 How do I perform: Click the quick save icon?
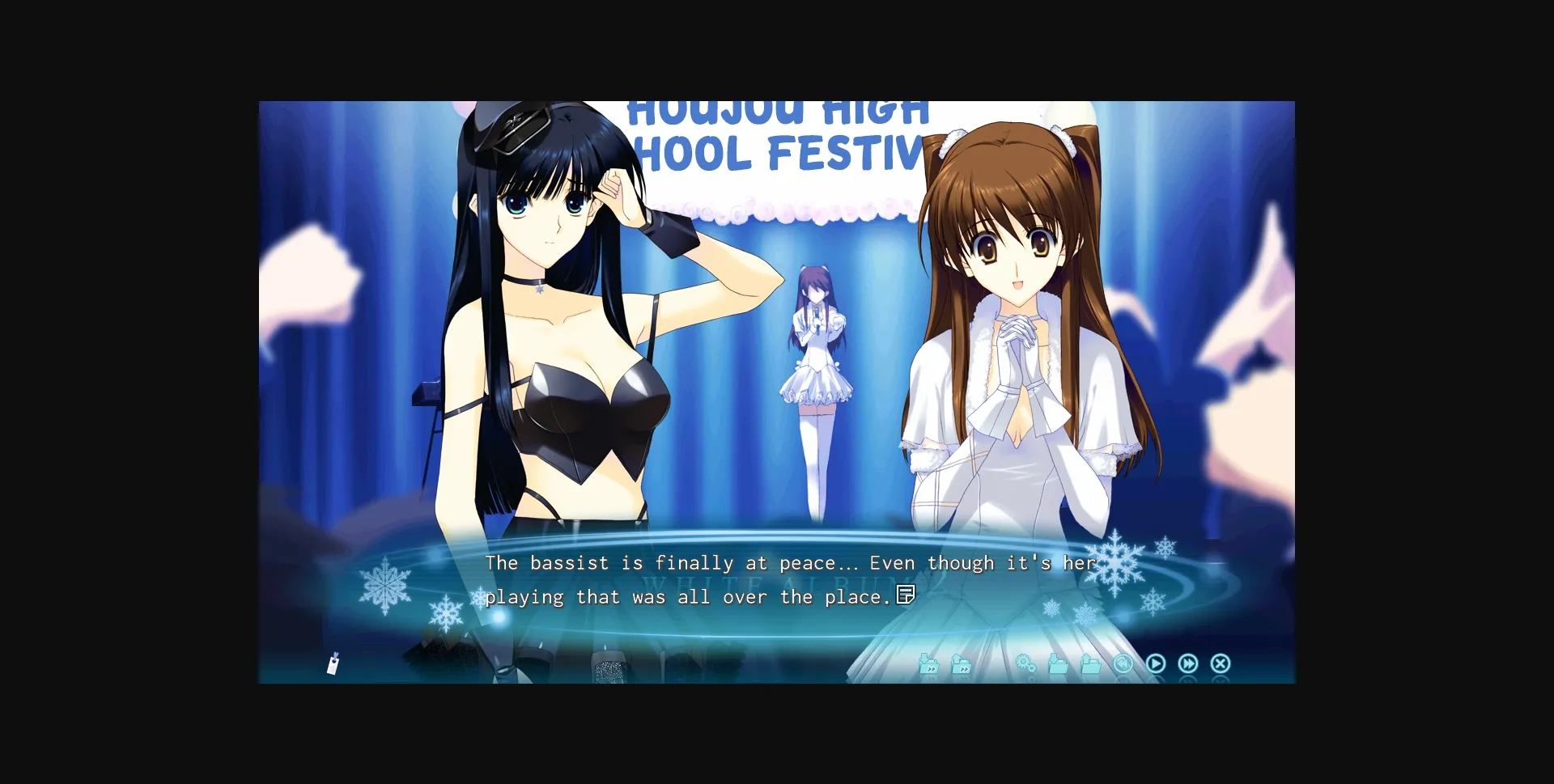tap(929, 663)
